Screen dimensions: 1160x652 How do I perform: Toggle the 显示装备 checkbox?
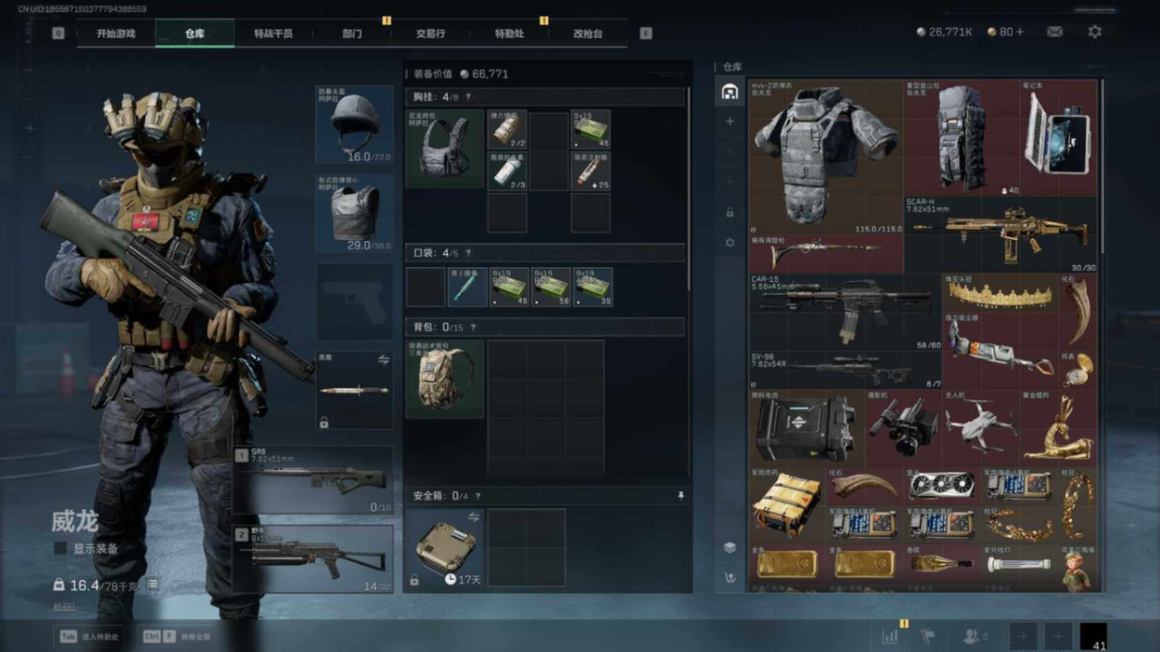60,549
